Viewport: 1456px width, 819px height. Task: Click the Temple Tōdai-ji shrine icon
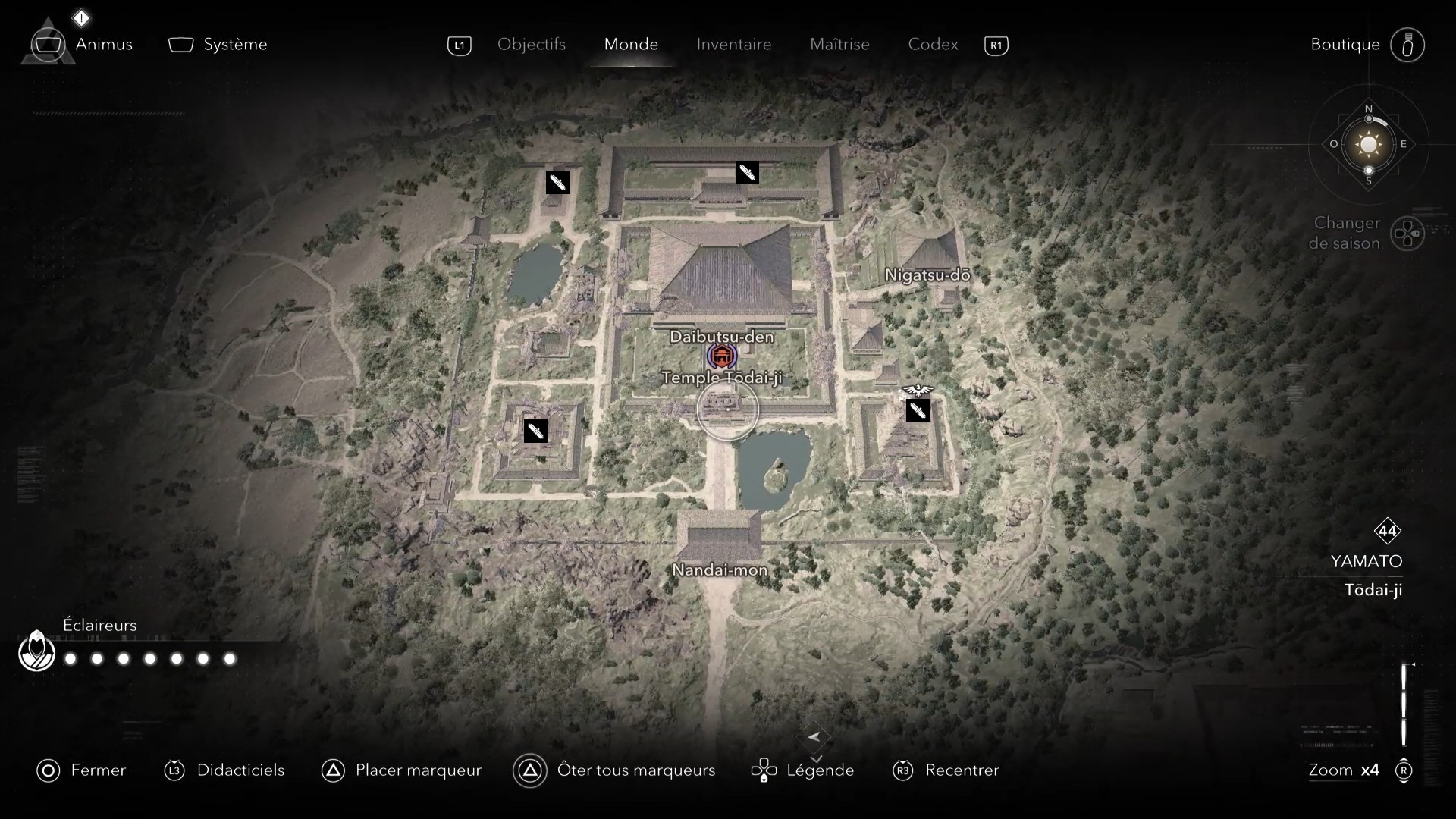click(x=721, y=355)
